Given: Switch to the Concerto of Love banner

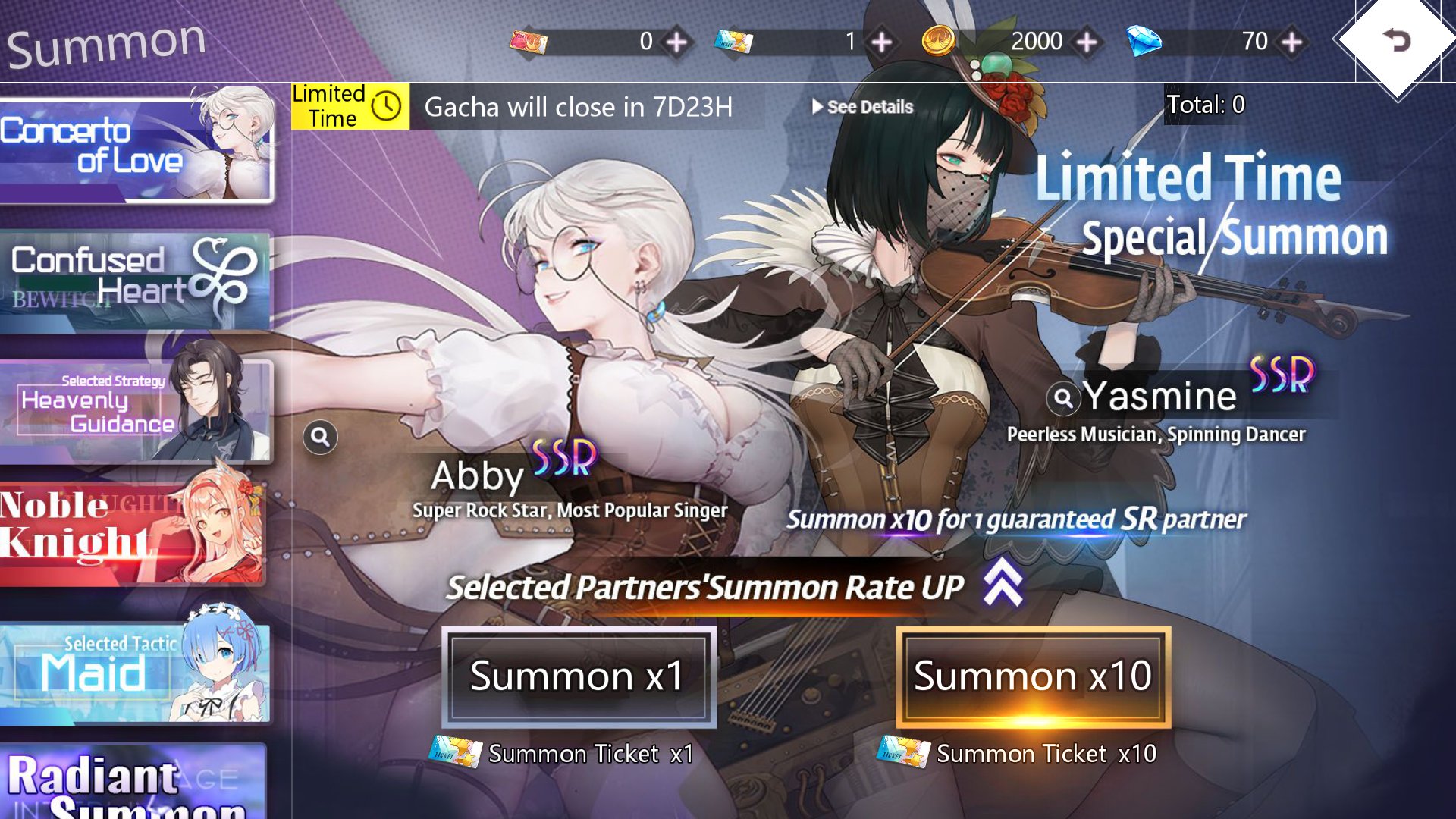Looking at the screenshot, I should 136,146.
